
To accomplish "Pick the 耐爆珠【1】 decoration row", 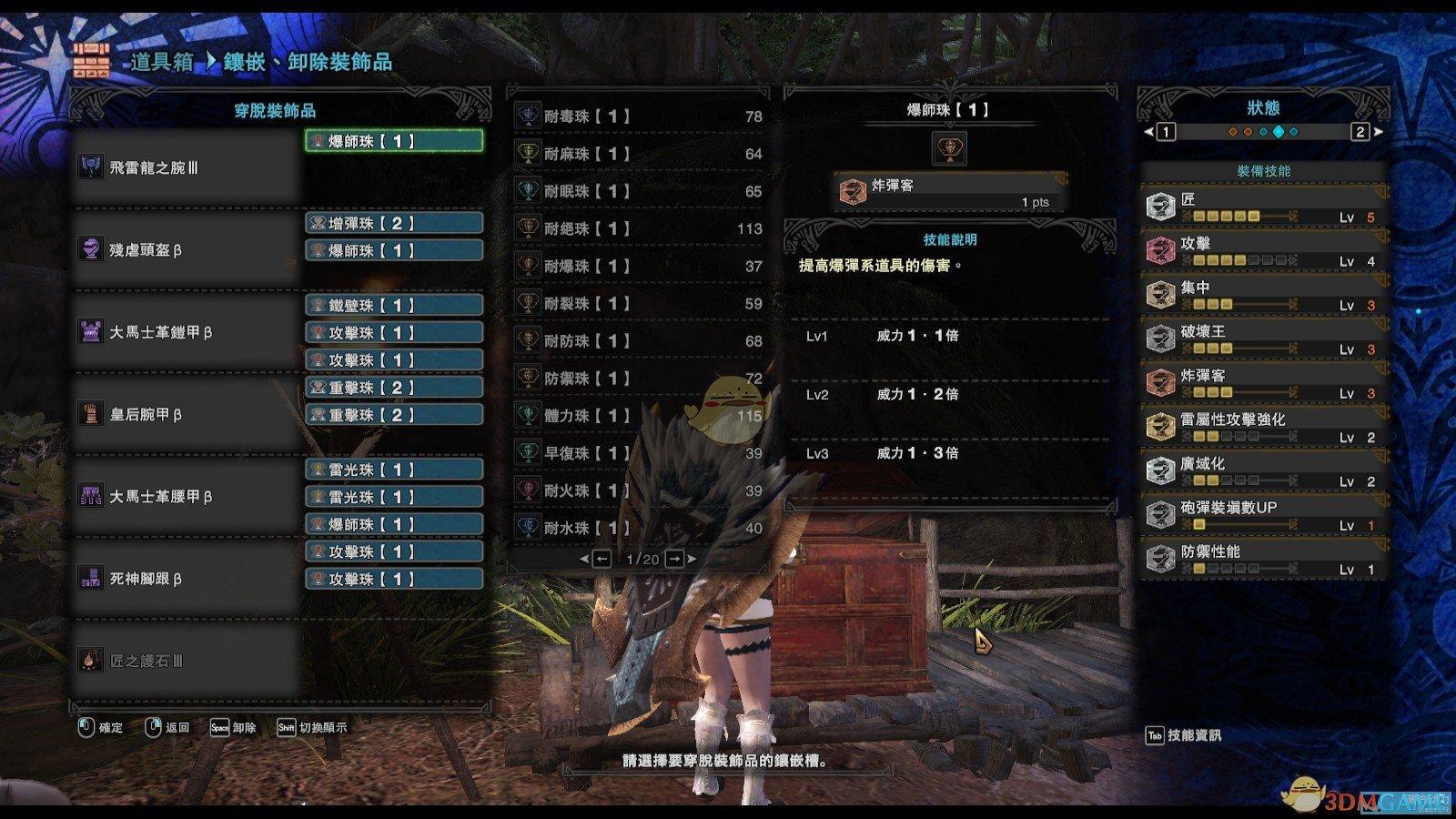I will 639,266.
